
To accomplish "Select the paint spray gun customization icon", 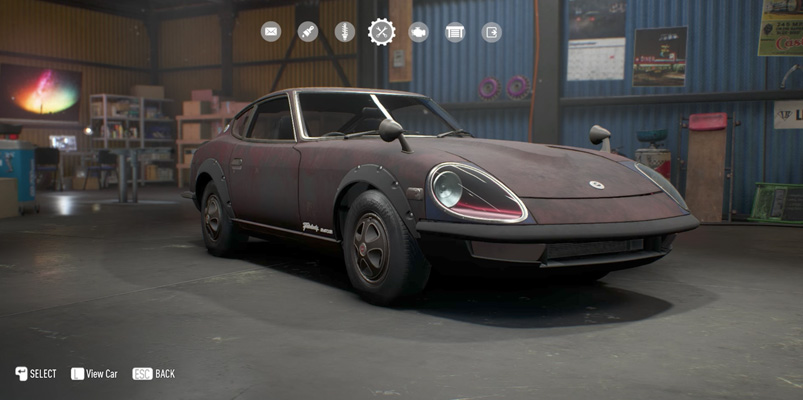I will [x=308, y=32].
